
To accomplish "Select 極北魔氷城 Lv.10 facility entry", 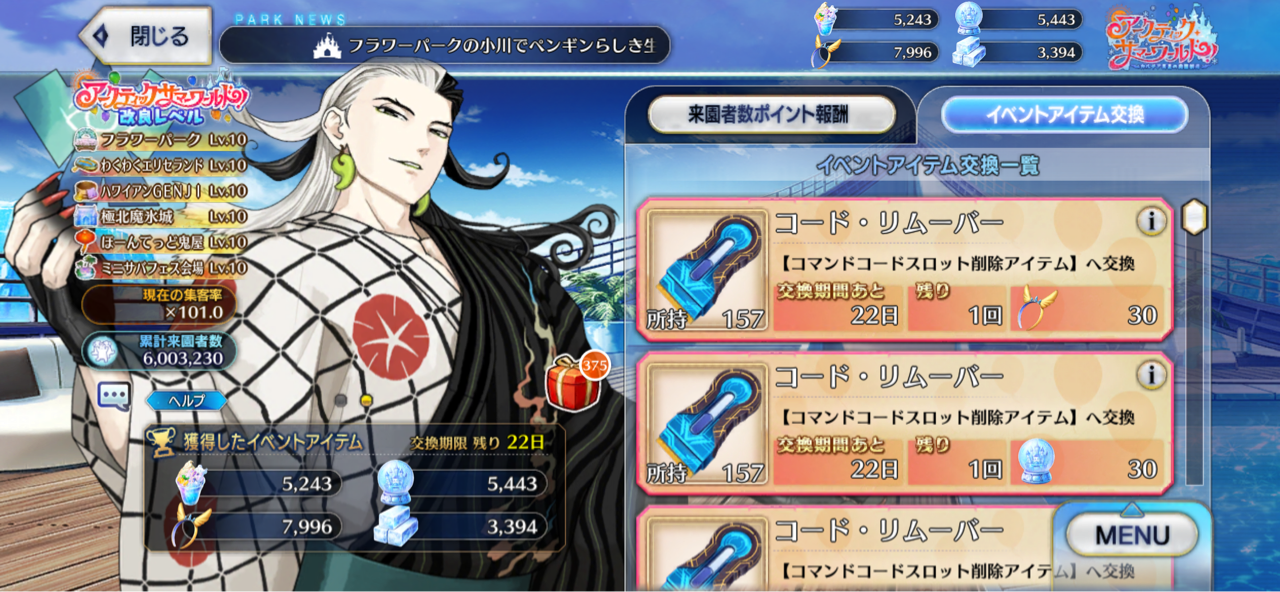I will [160, 217].
